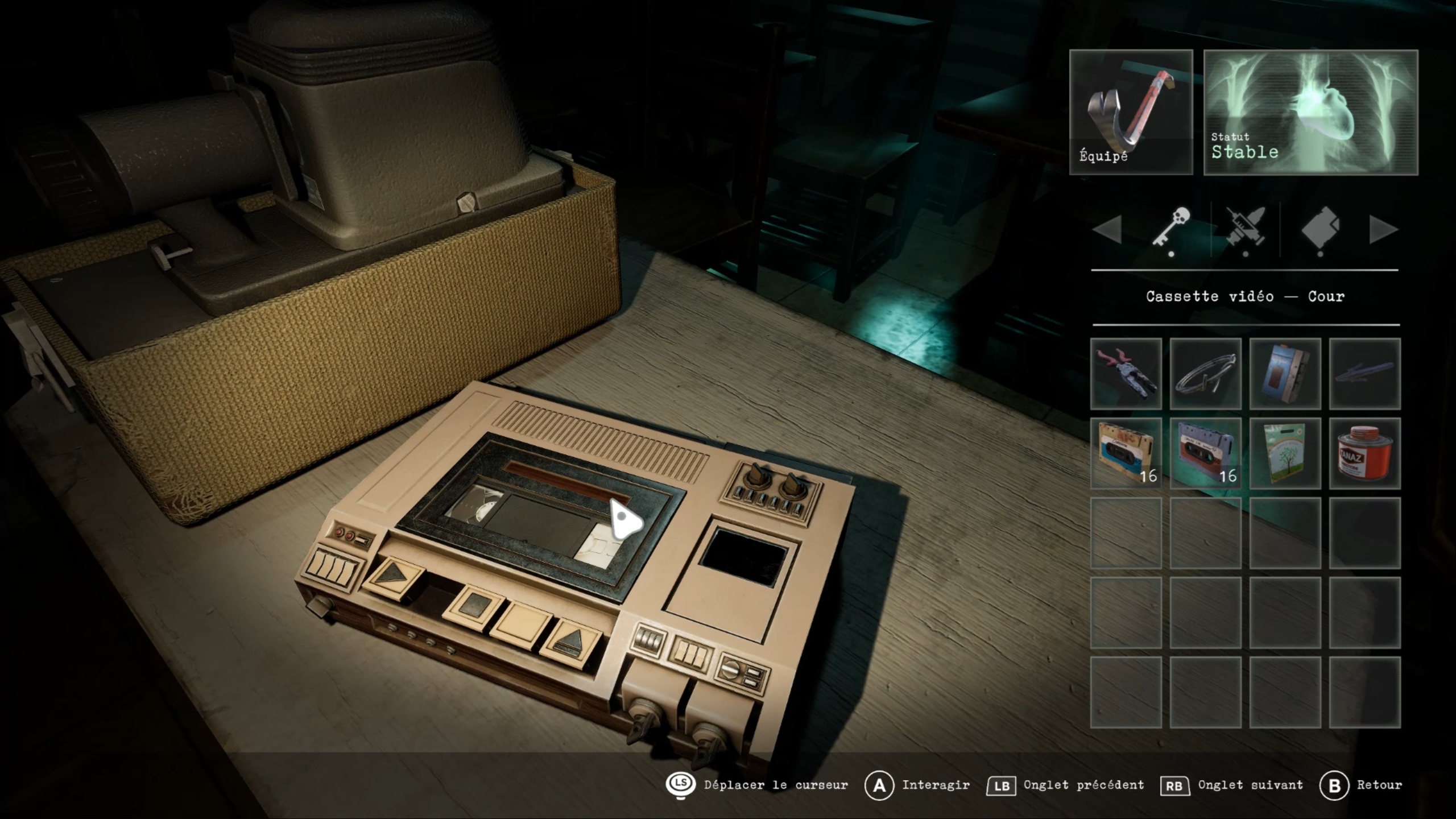Image resolution: width=1456 pixels, height=819 pixels.
Task: Choose the coiled metal wire item
Action: [1206, 374]
